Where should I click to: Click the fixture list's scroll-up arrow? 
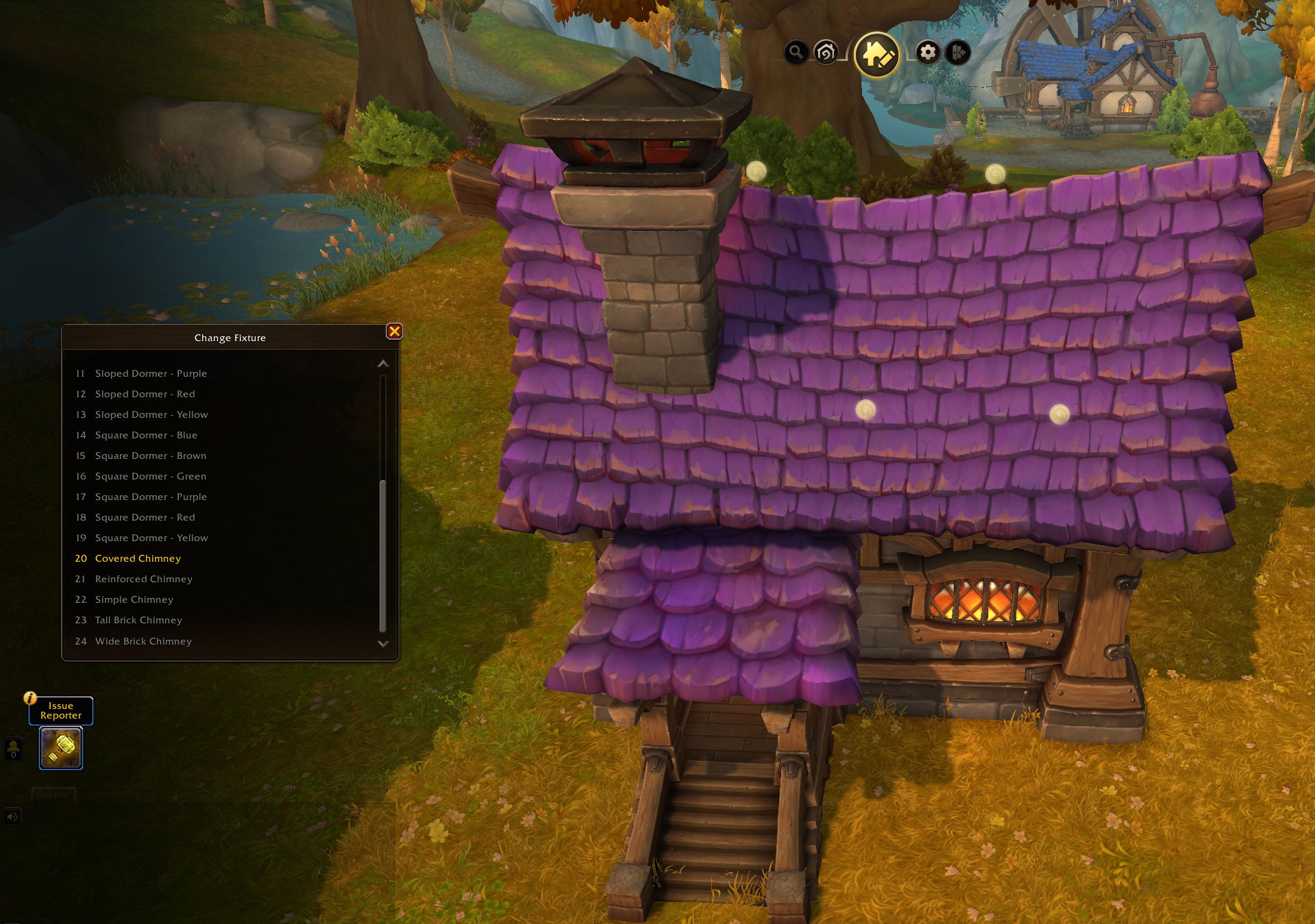pos(383,364)
